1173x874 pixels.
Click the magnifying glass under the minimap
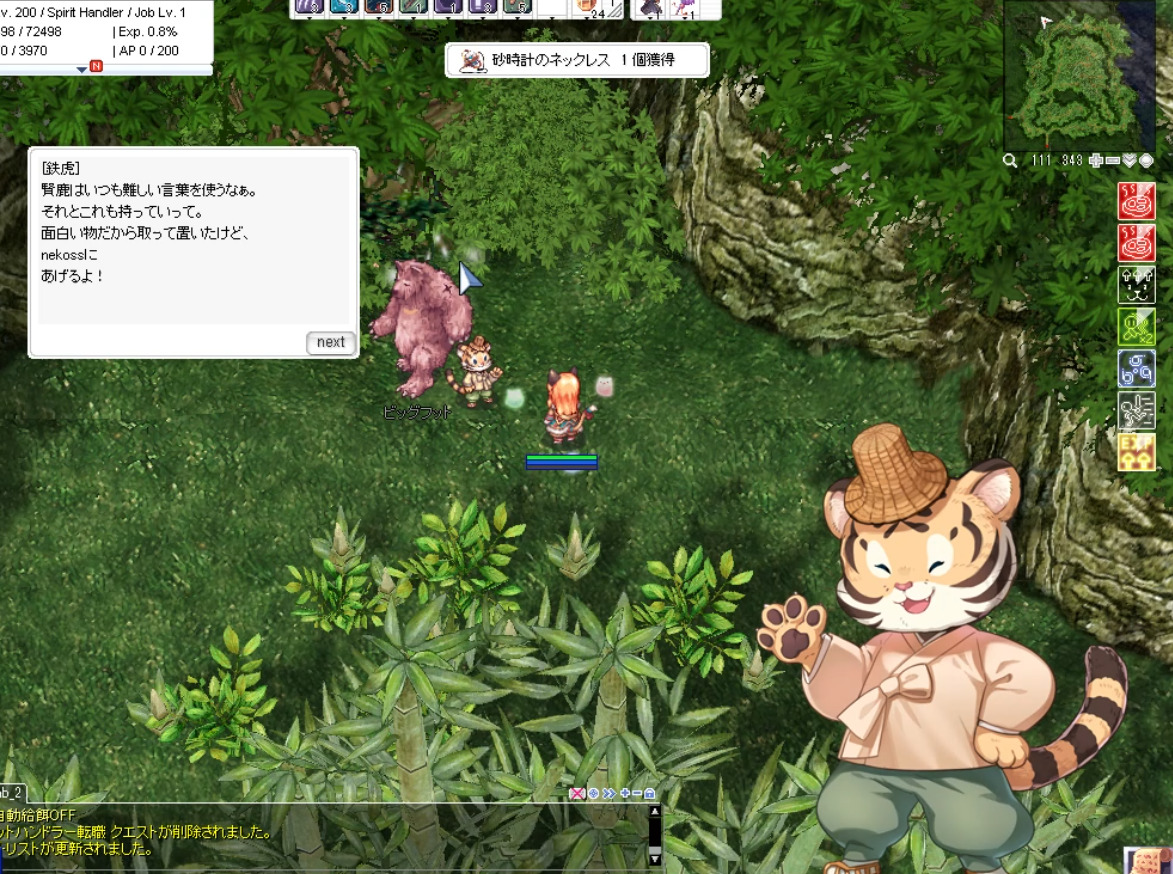point(1011,160)
